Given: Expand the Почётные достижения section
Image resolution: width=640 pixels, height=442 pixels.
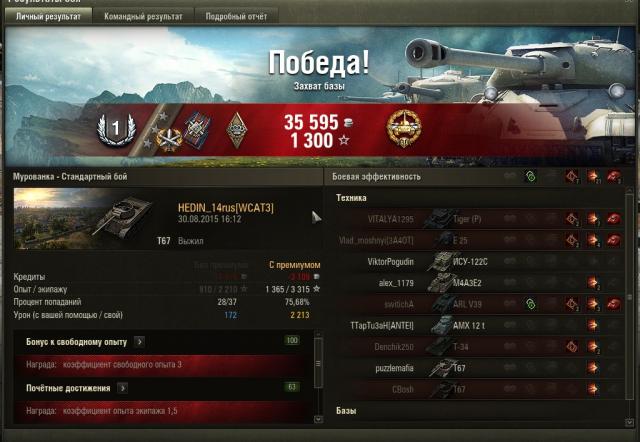Looking at the screenshot, I should coord(122,387).
